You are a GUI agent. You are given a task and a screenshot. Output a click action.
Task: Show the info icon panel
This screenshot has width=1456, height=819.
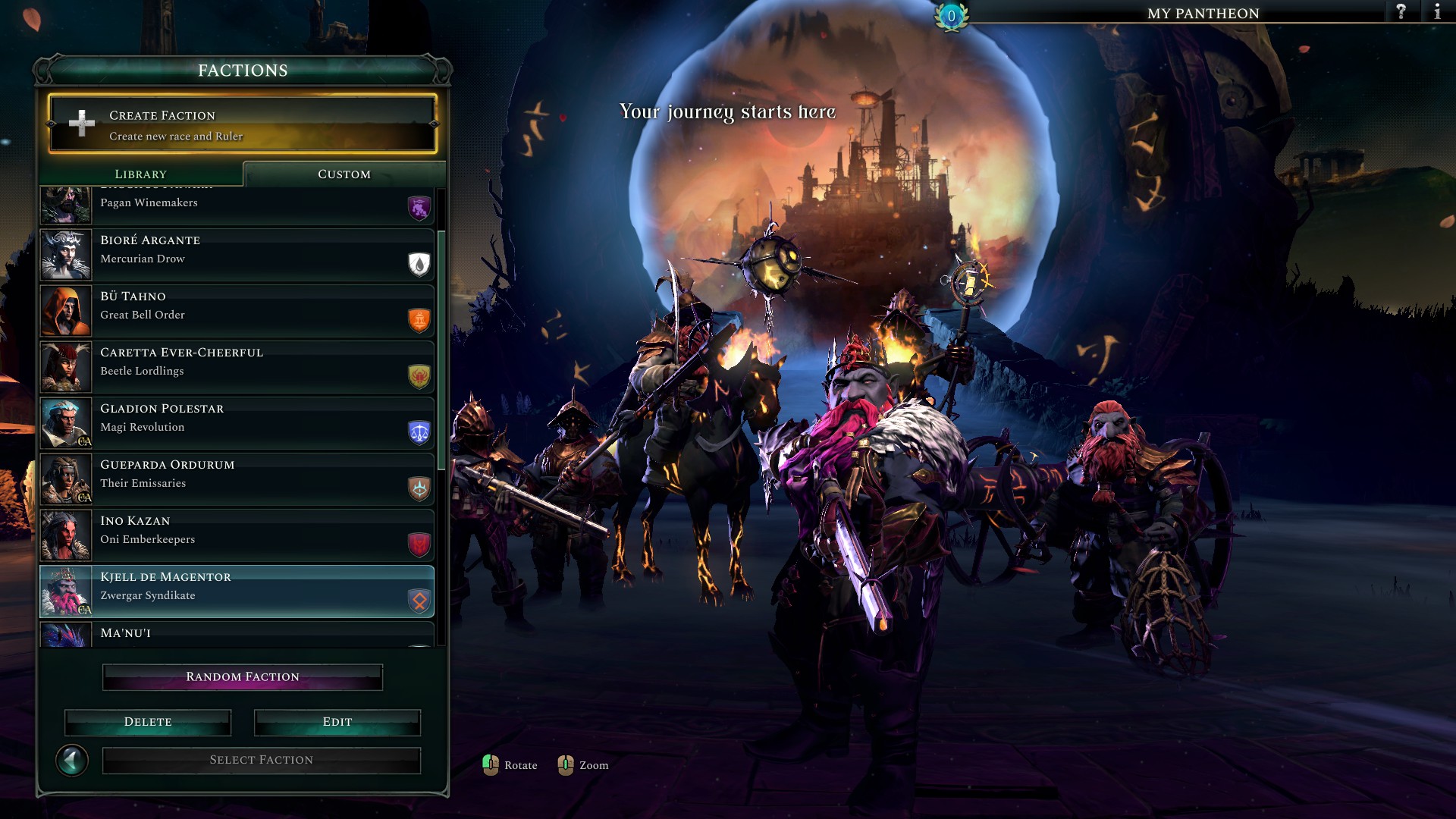coord(1436,12)
